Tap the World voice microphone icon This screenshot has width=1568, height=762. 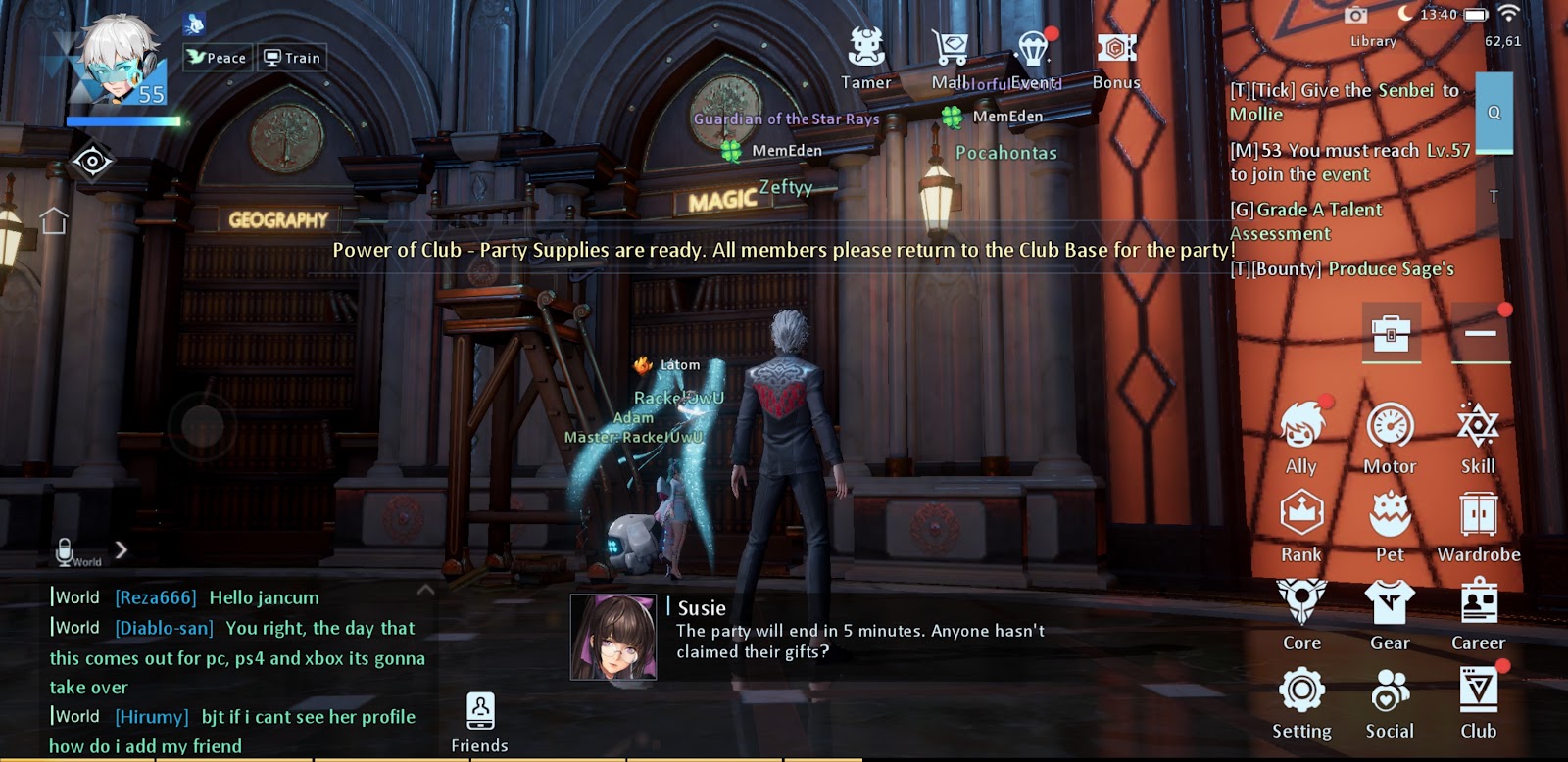66,551
